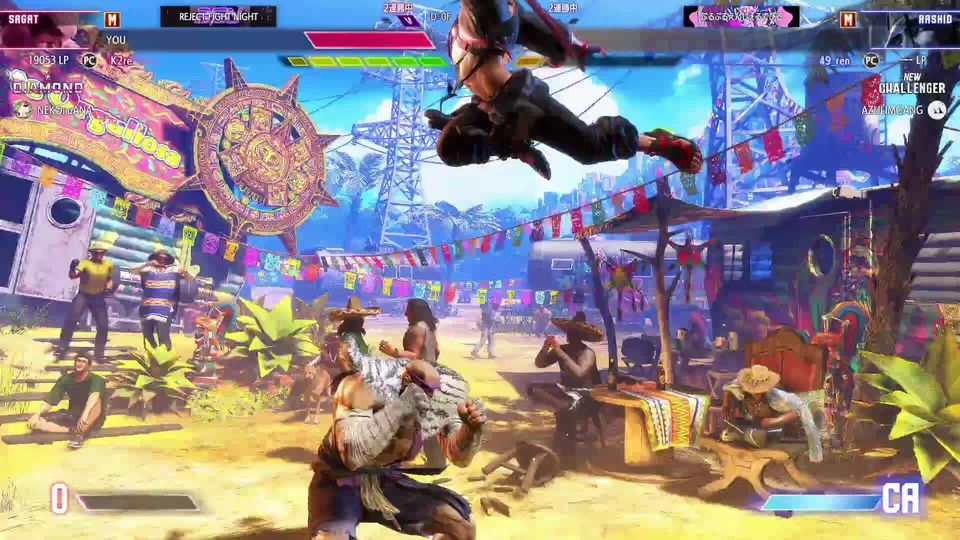The width and height of the screenshot is (960, 540).
Task: Click the AZULIMGANG club emblem icon
Action: pyautogui.click(x=936, y=110)
